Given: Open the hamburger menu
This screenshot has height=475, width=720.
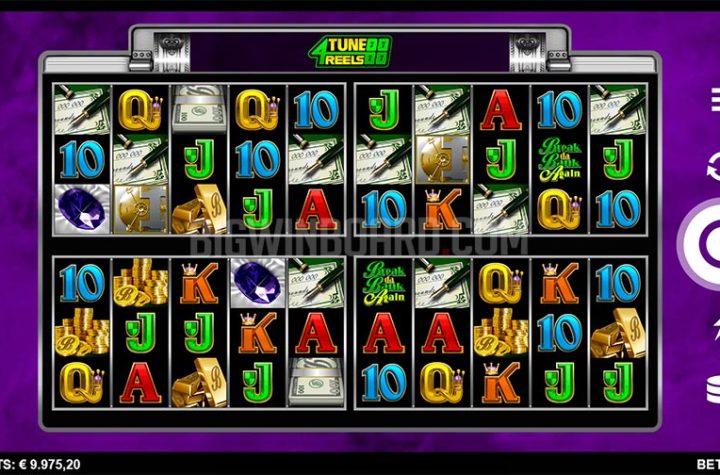Looking at the screenshot, I should [x=714, y=98].
